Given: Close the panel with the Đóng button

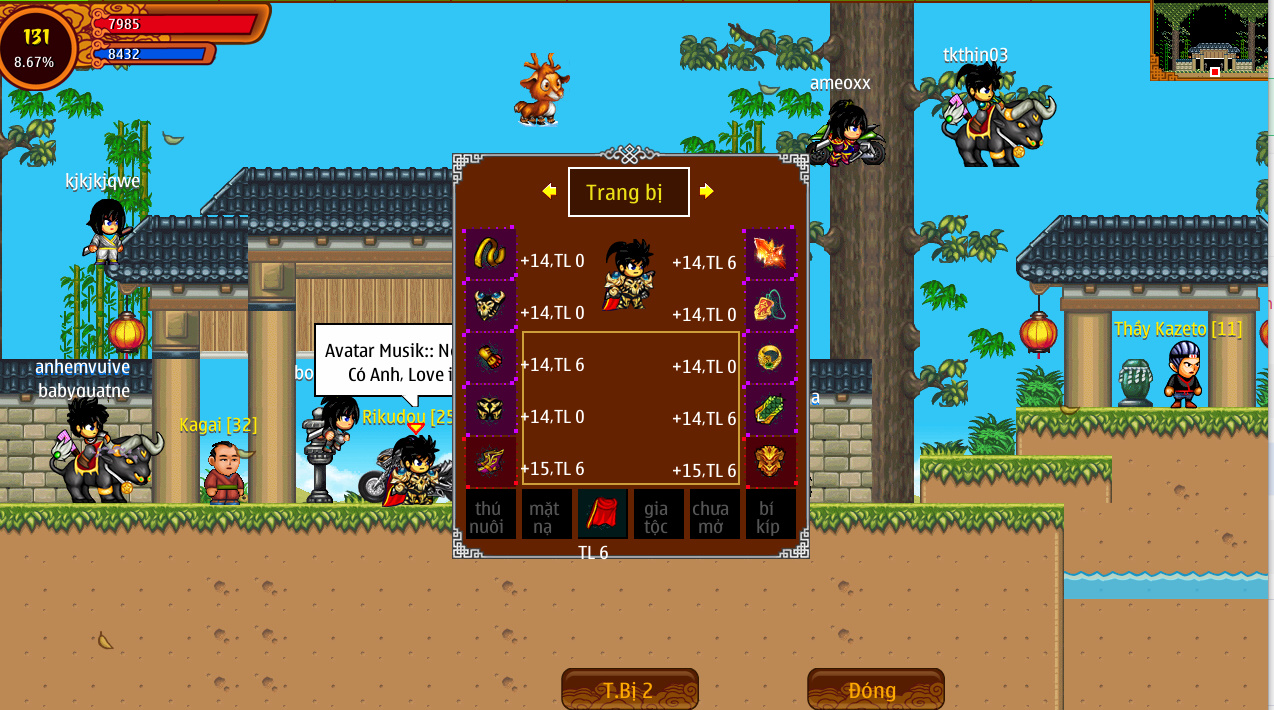Looking at the screenshot, I should tap(875, 690).
